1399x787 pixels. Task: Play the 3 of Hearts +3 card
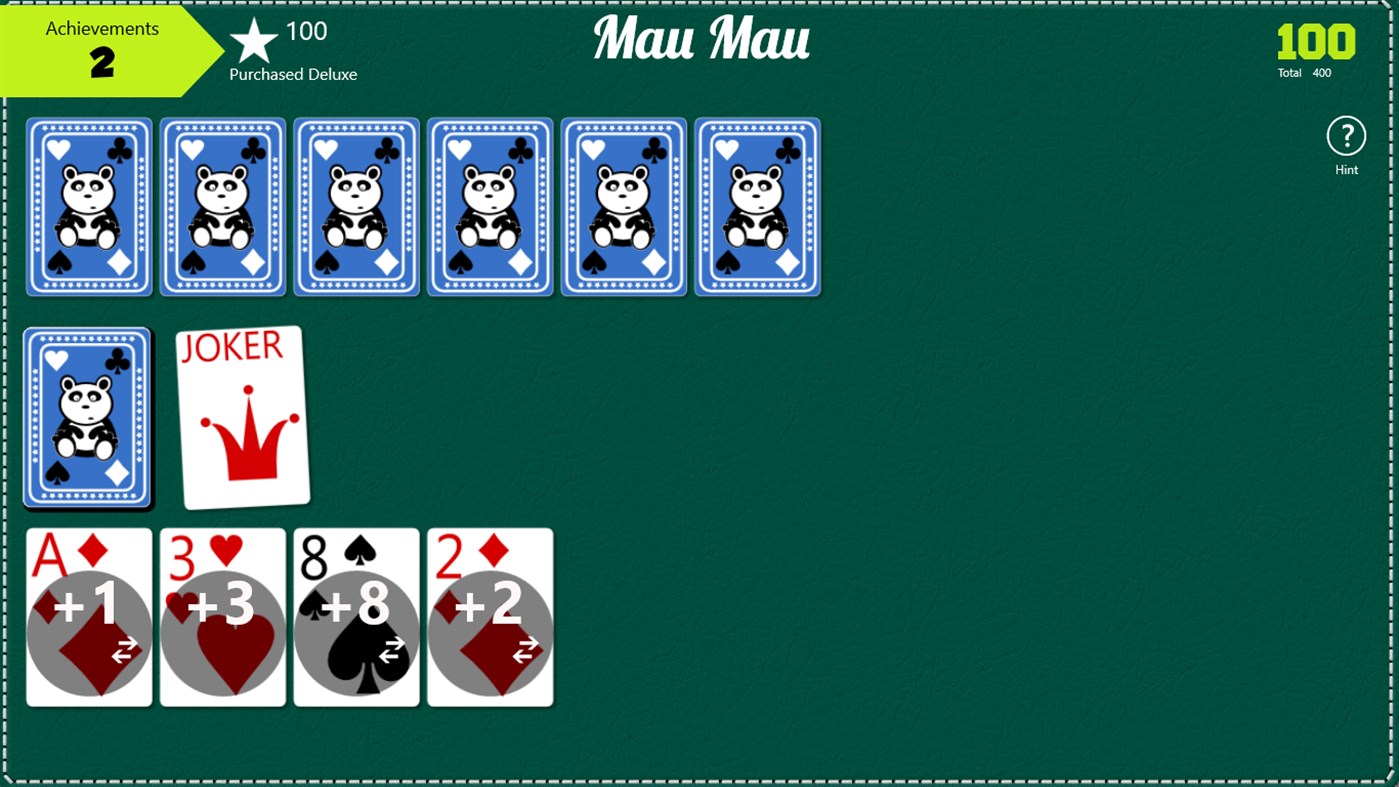(222, 615)
